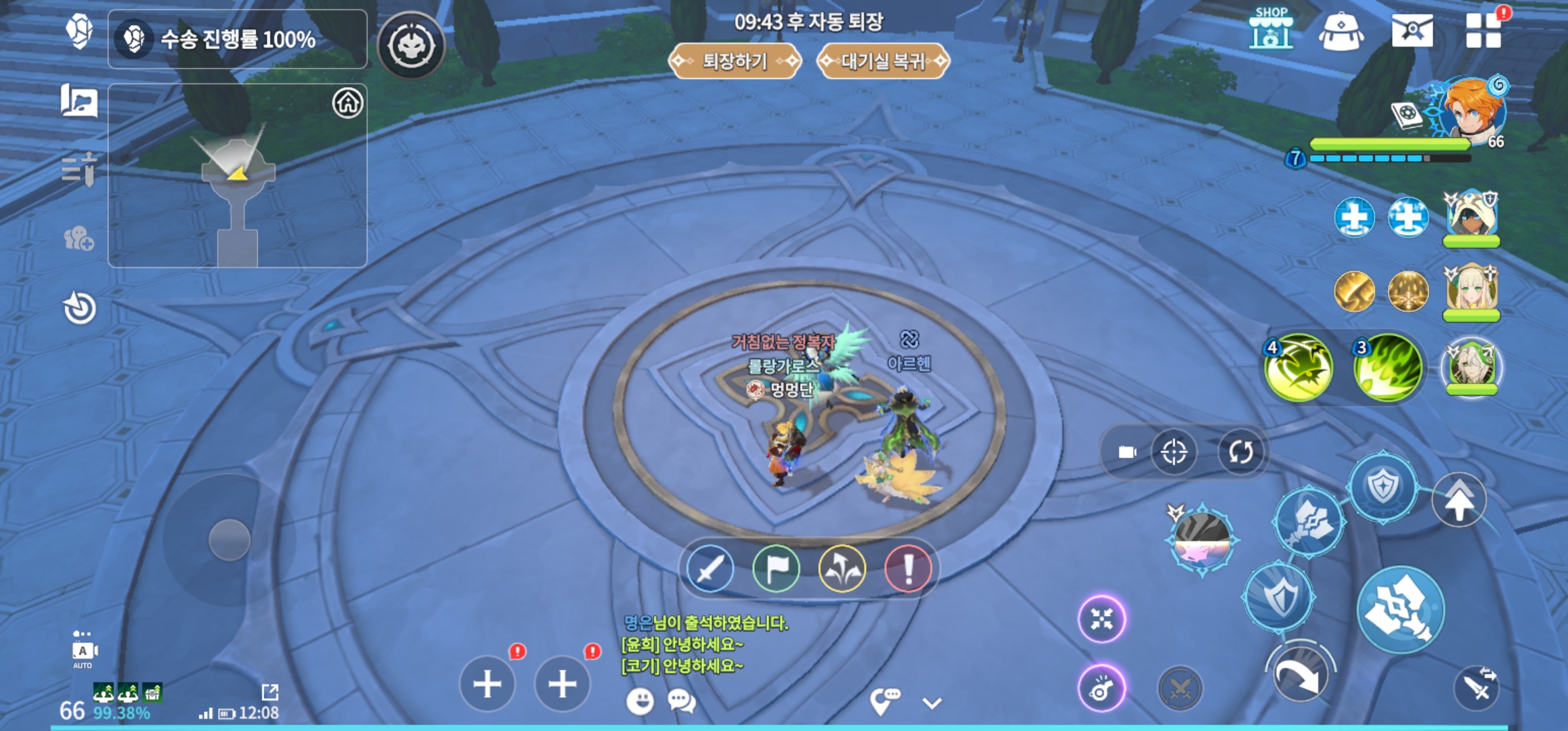The image size is (1568, 731).
Task: Use the upward arrow jump button
Action: (1459, 501)
